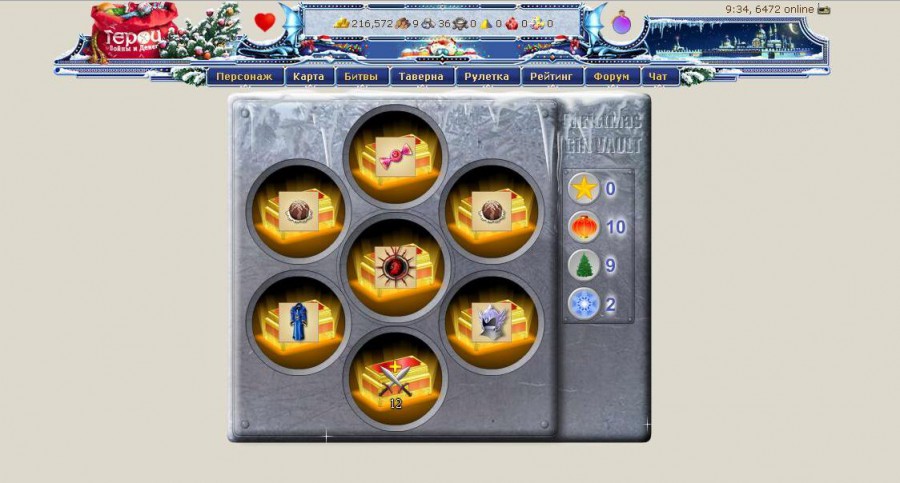Viewport: 900px width, 483px height.
Task: Open the Форум link
Action: 610,76
